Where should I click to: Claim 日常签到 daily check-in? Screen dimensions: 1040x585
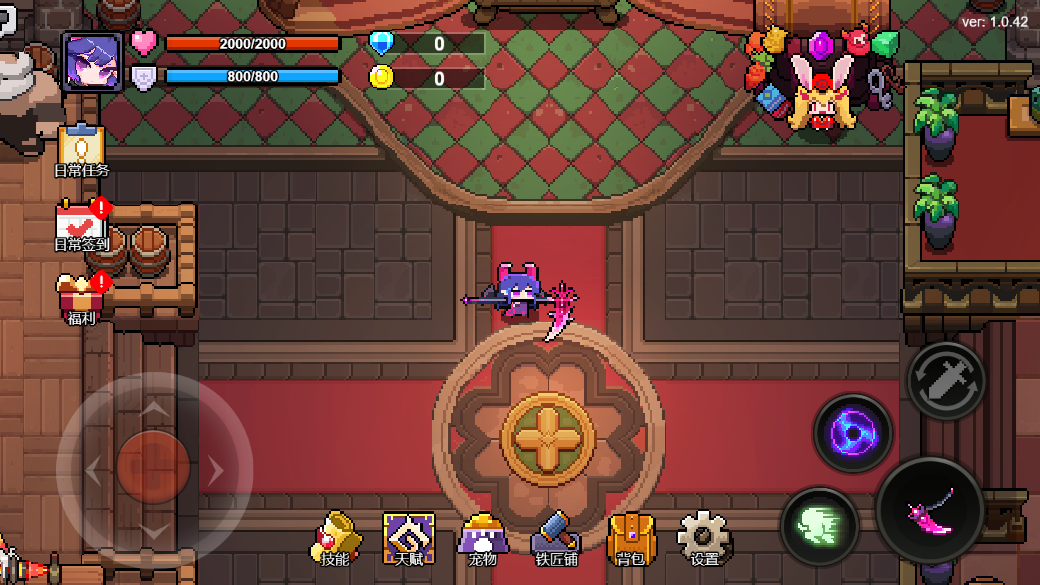(82, 224)
